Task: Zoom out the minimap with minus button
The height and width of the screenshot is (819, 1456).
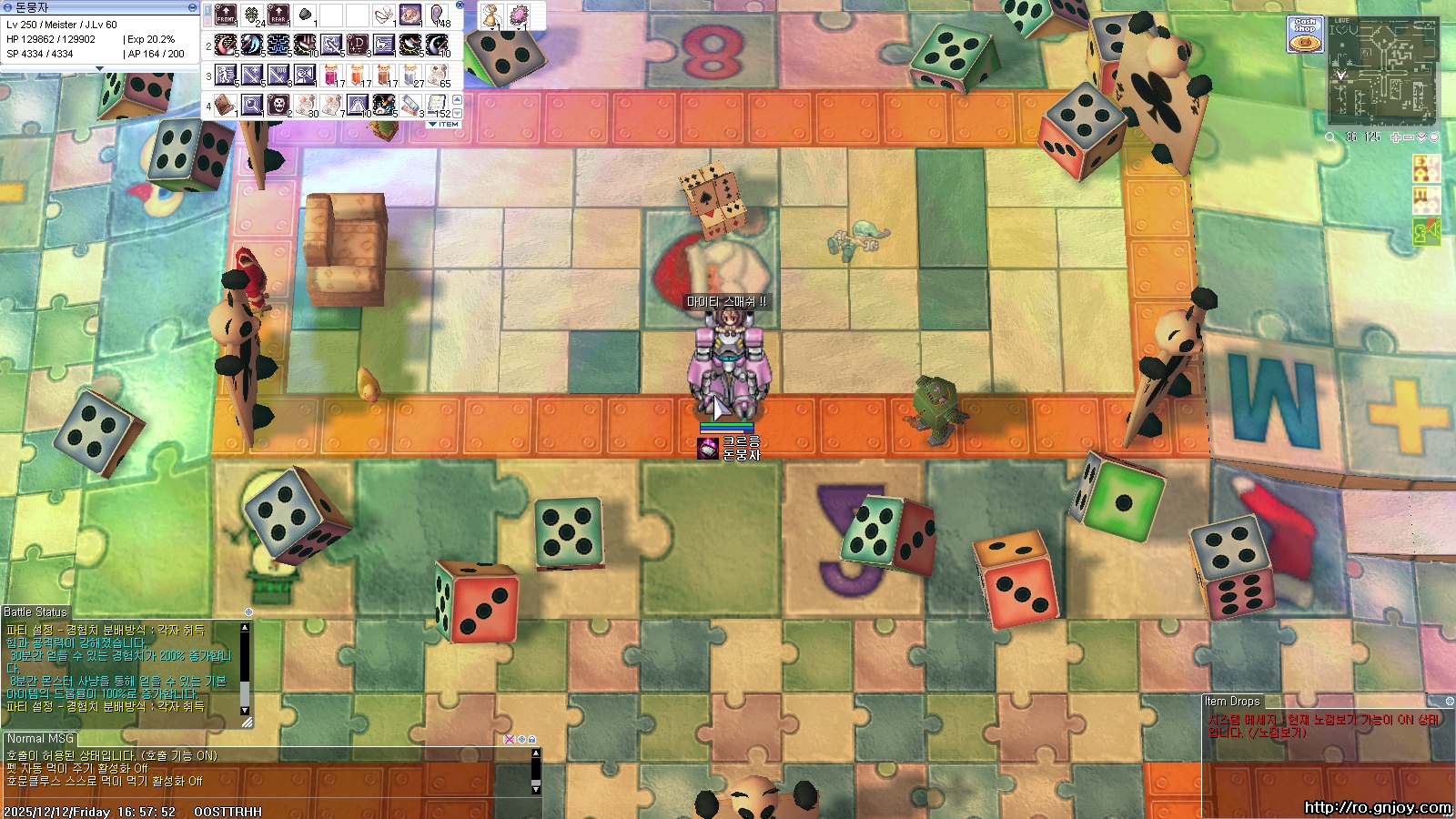Action: (1409, 137)
